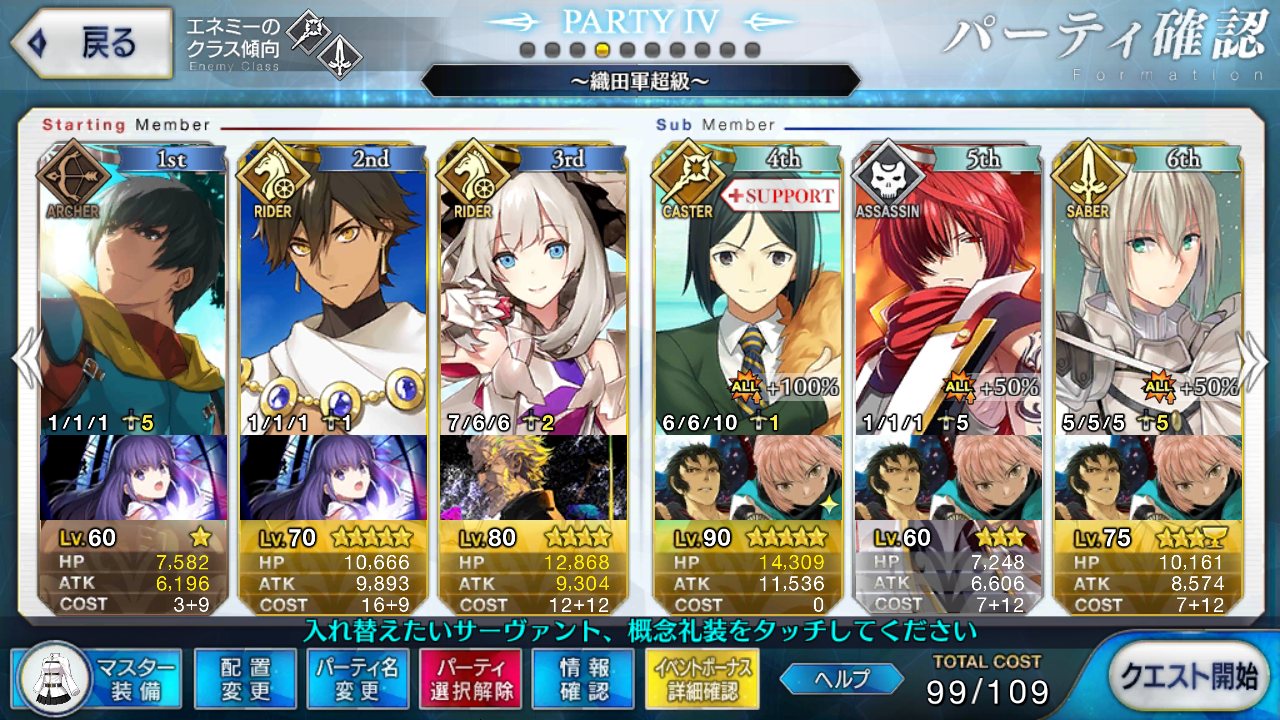Screen dimensions: 1280x720
Task: Start the quest with クエスト開始
Action: [1189, 676]
